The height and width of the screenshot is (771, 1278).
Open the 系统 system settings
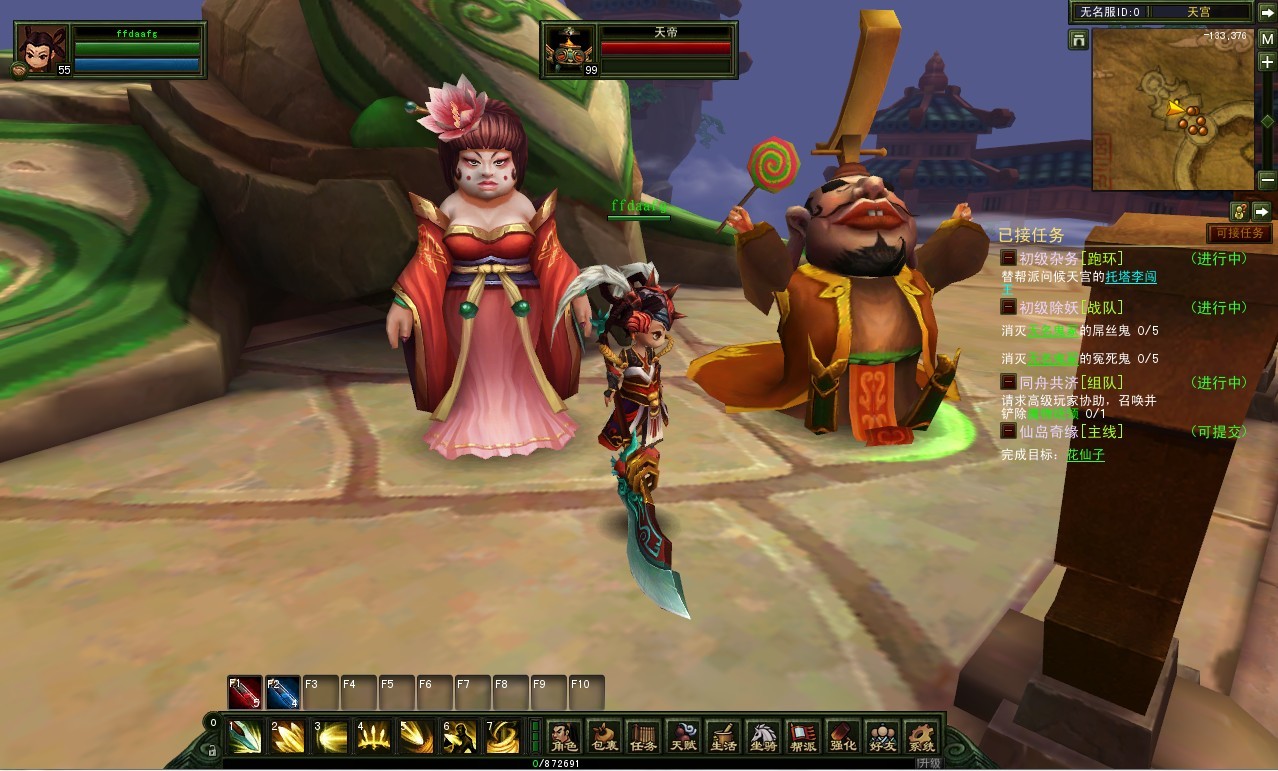920,738
